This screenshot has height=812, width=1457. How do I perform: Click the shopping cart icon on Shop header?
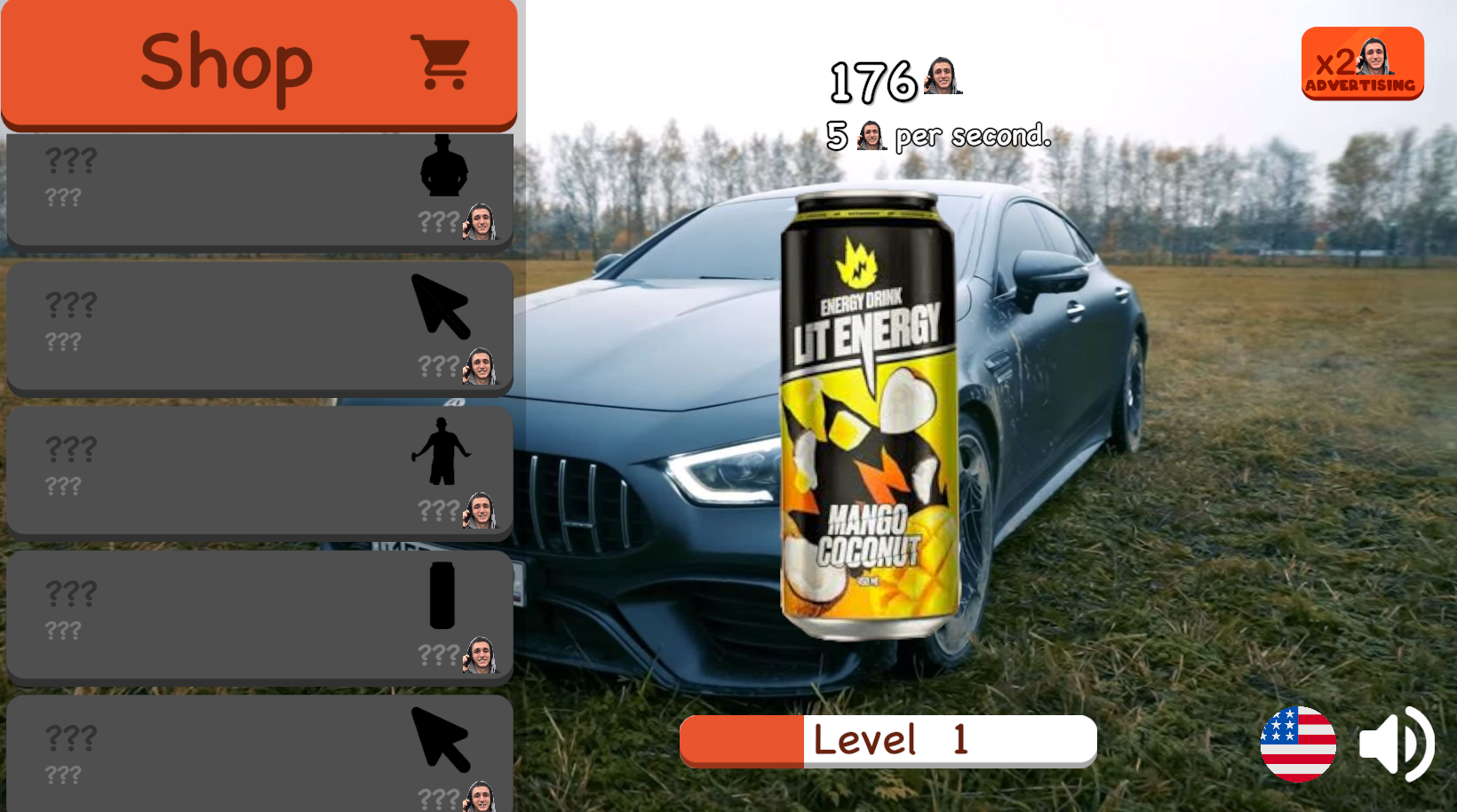pos(438,60)
